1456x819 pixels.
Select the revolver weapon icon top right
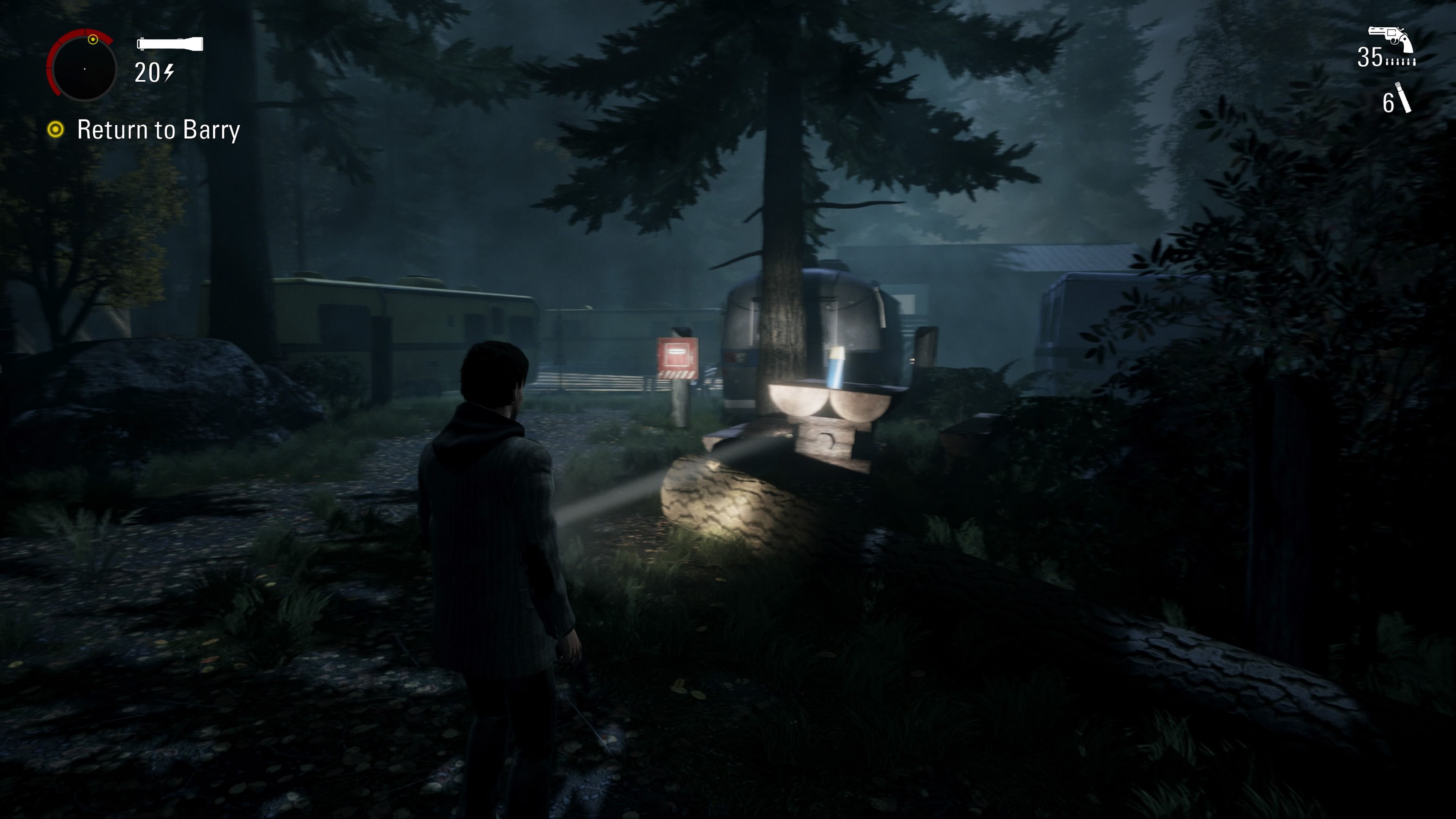click(x=1390, y=35)
